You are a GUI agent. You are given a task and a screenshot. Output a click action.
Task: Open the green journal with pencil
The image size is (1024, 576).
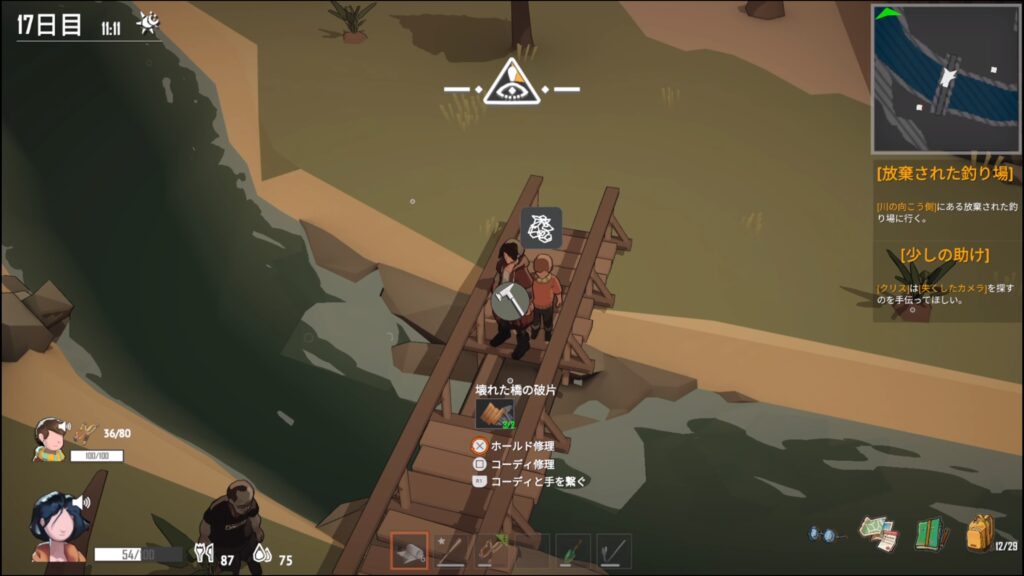930,534
